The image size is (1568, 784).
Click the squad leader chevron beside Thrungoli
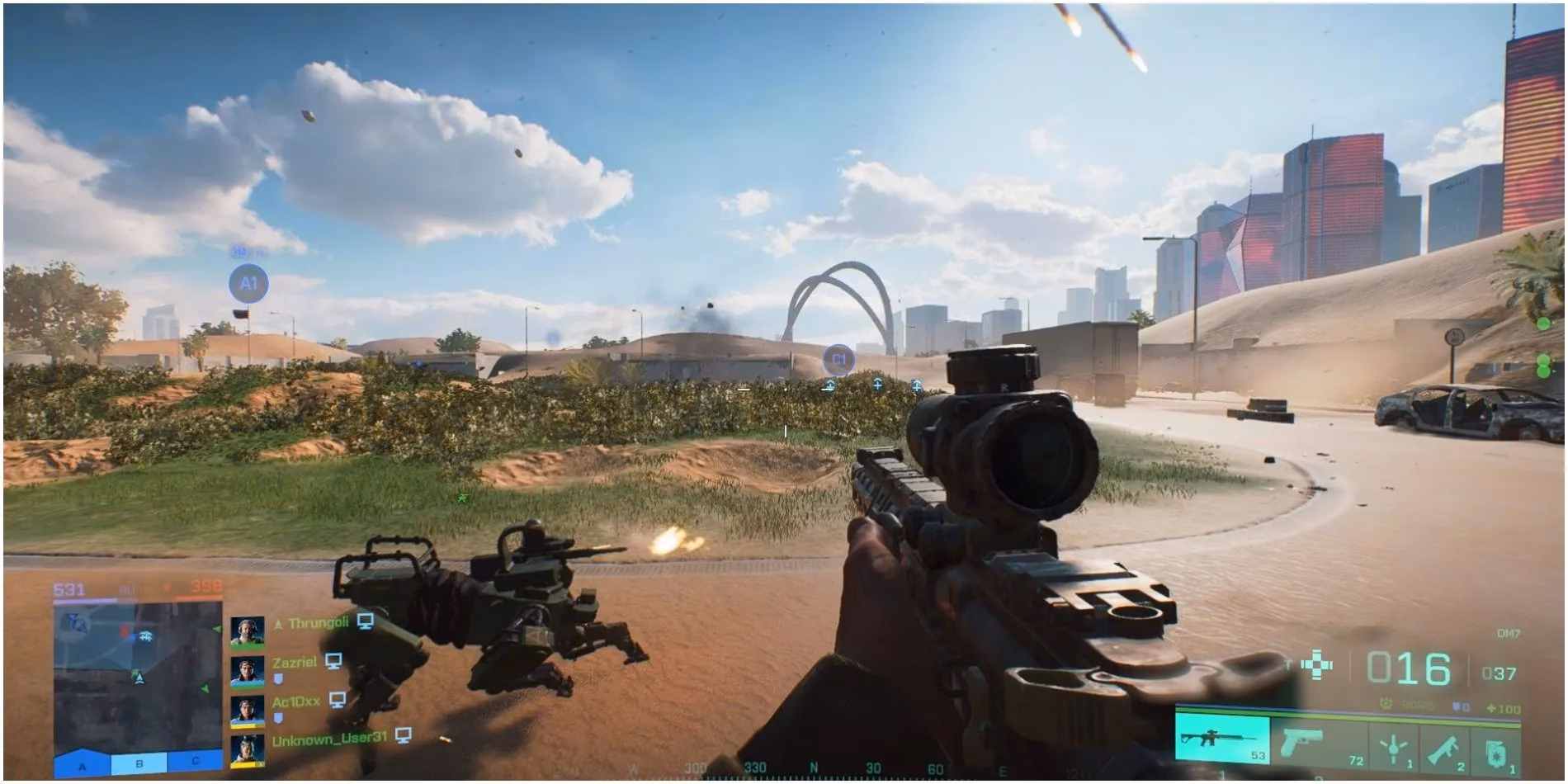pyautogui.click(x=278, y=622)
